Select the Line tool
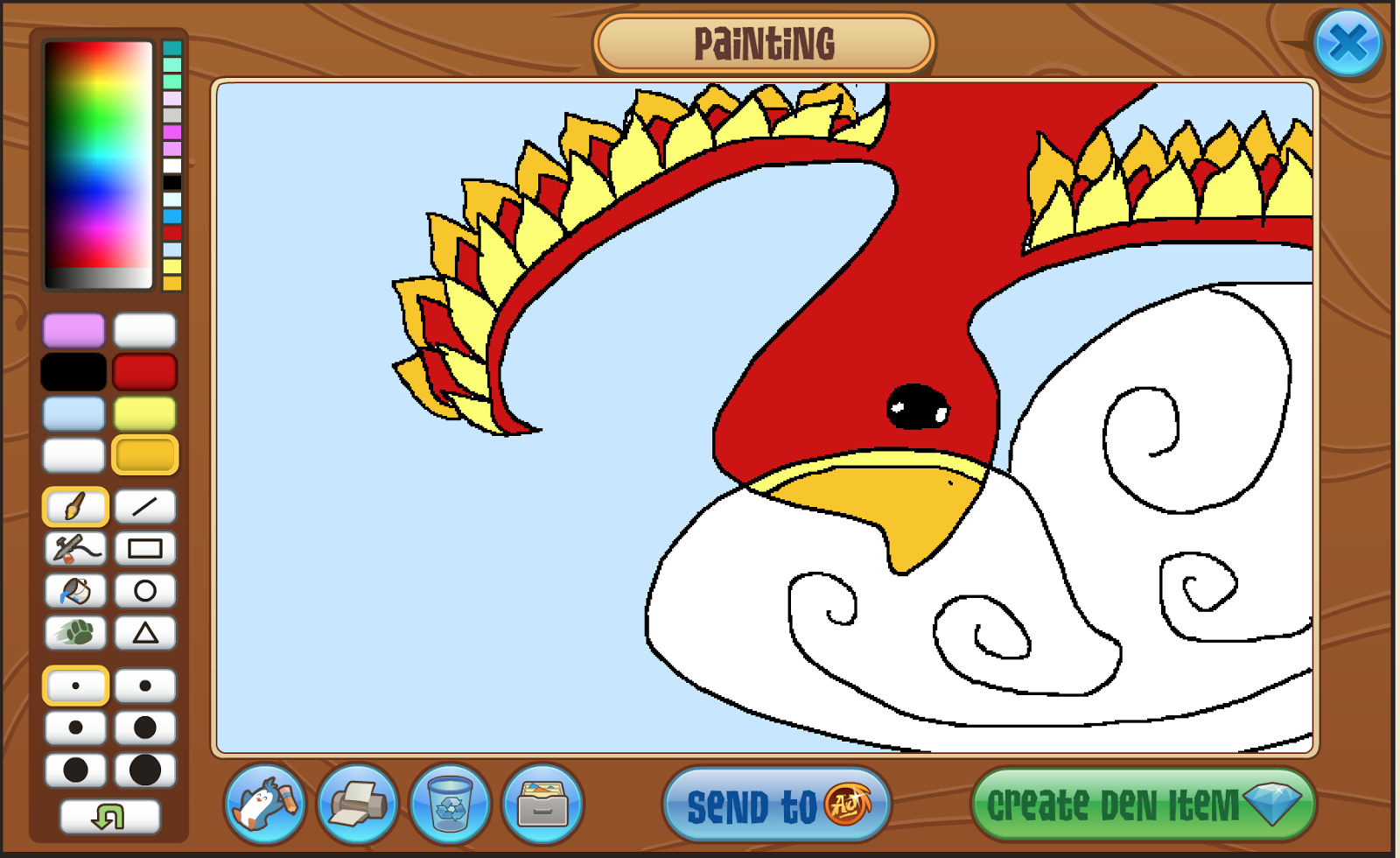 144,506
